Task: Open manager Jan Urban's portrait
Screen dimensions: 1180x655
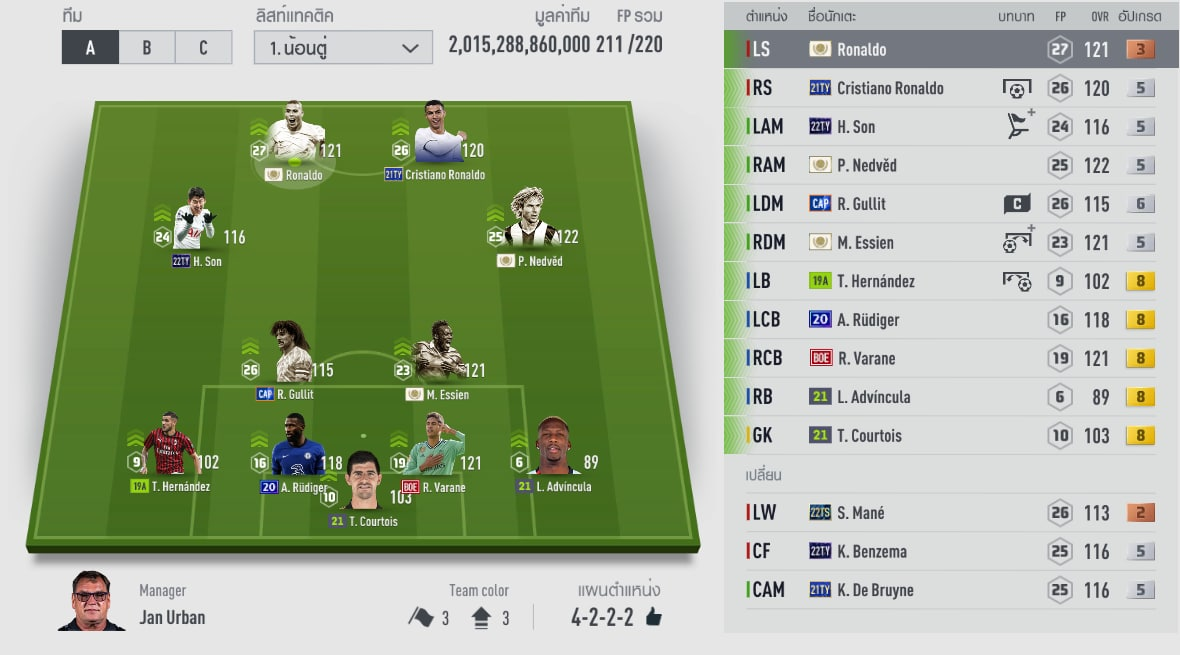Action: point(91,601)
